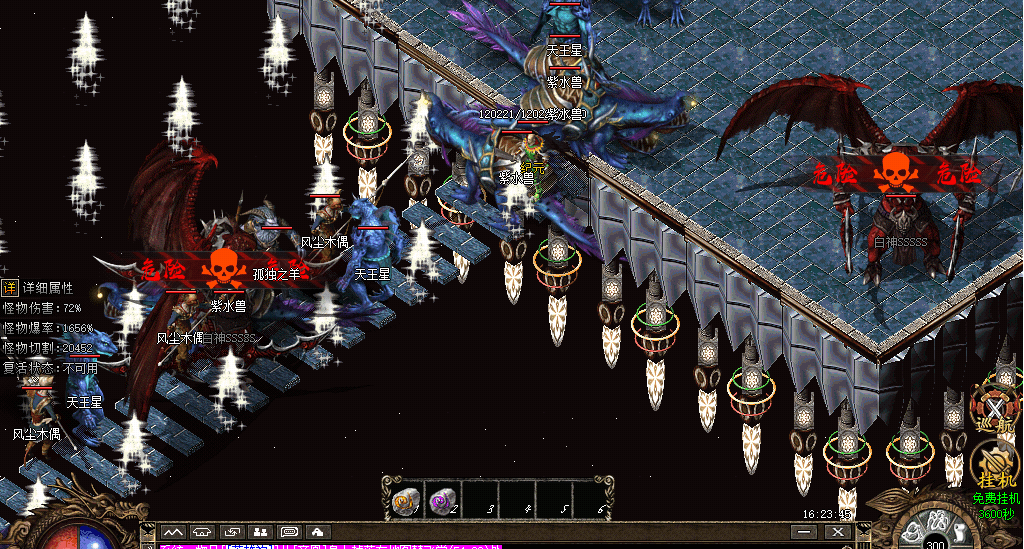Open the speech bubble chat channel button
The image size is (1024, 549).
pos(289,531)
